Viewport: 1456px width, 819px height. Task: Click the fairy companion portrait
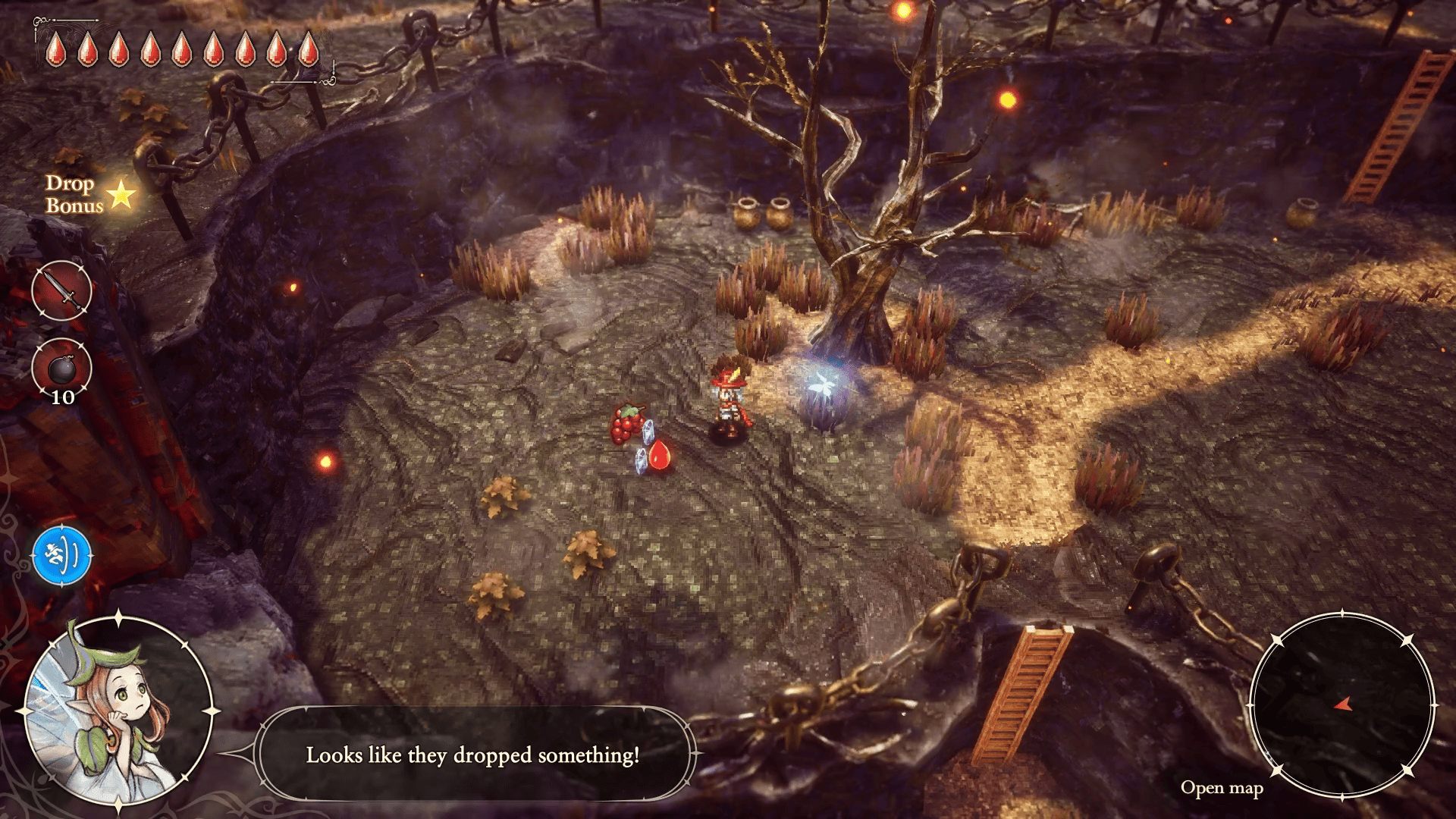click(x=118, y=711)
